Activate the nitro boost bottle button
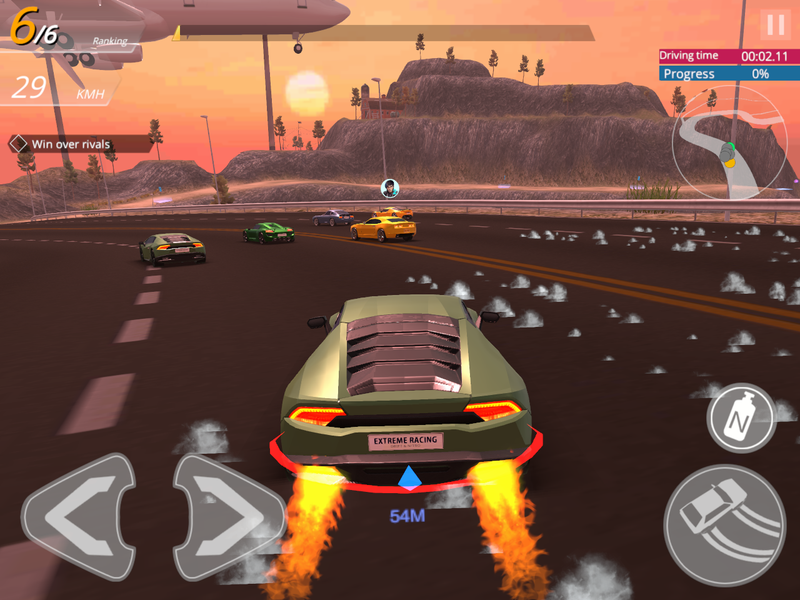This screenshot has height=600, width=800. (x=741, y=417)
